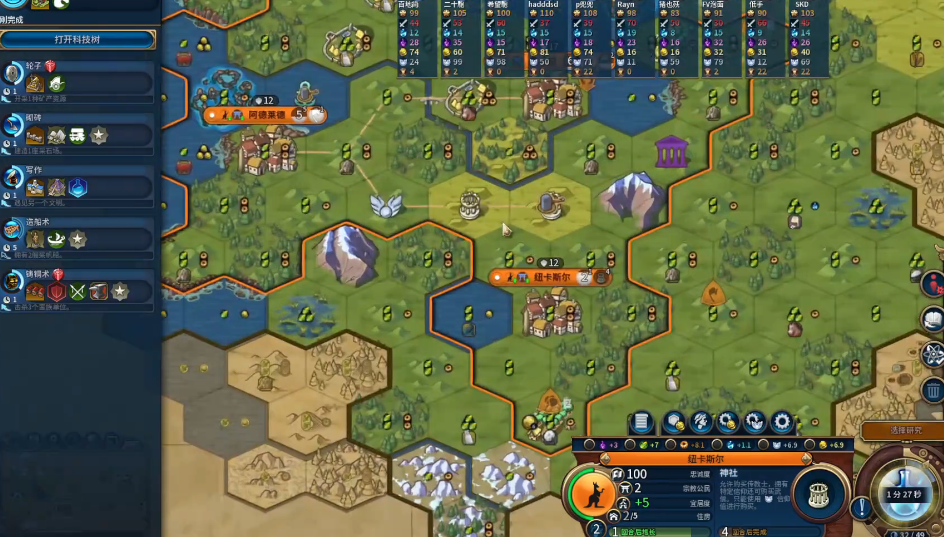Click the 纽卡斯尔 city banner on the map
This screenshot has height=537, width=944.
coord(546,277)
